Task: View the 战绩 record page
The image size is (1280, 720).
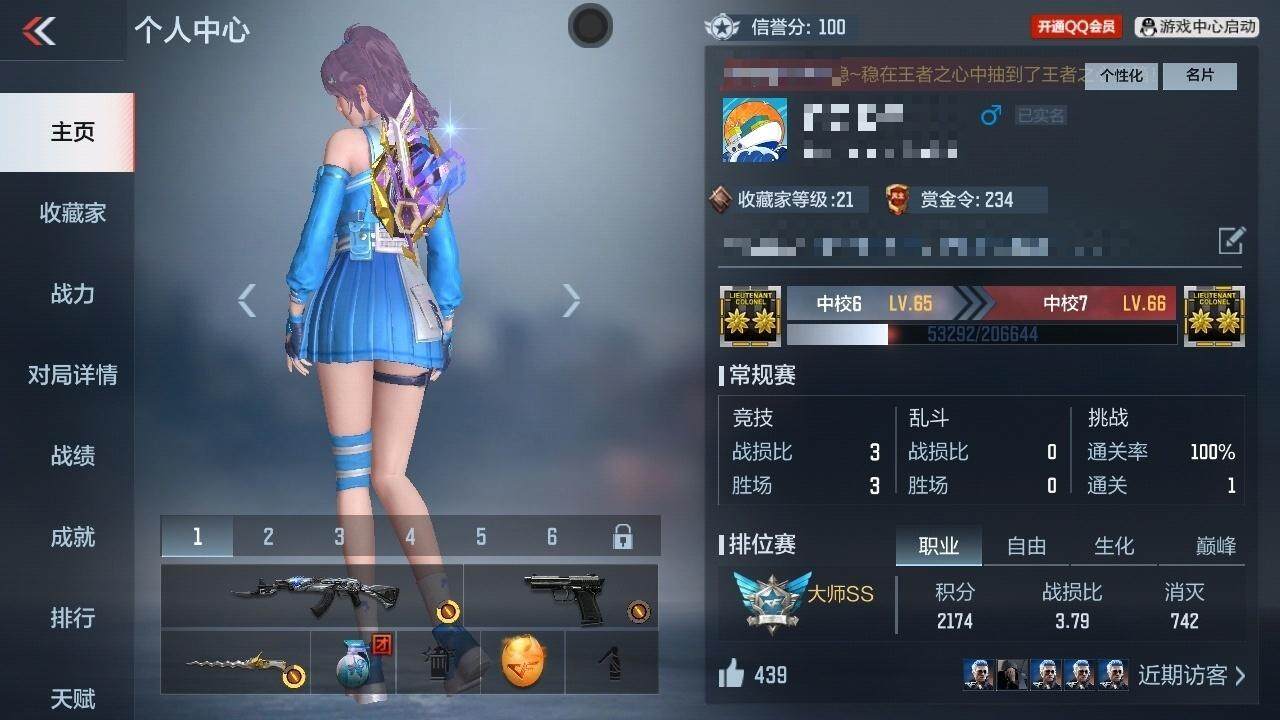Action: tap(72, 456)
